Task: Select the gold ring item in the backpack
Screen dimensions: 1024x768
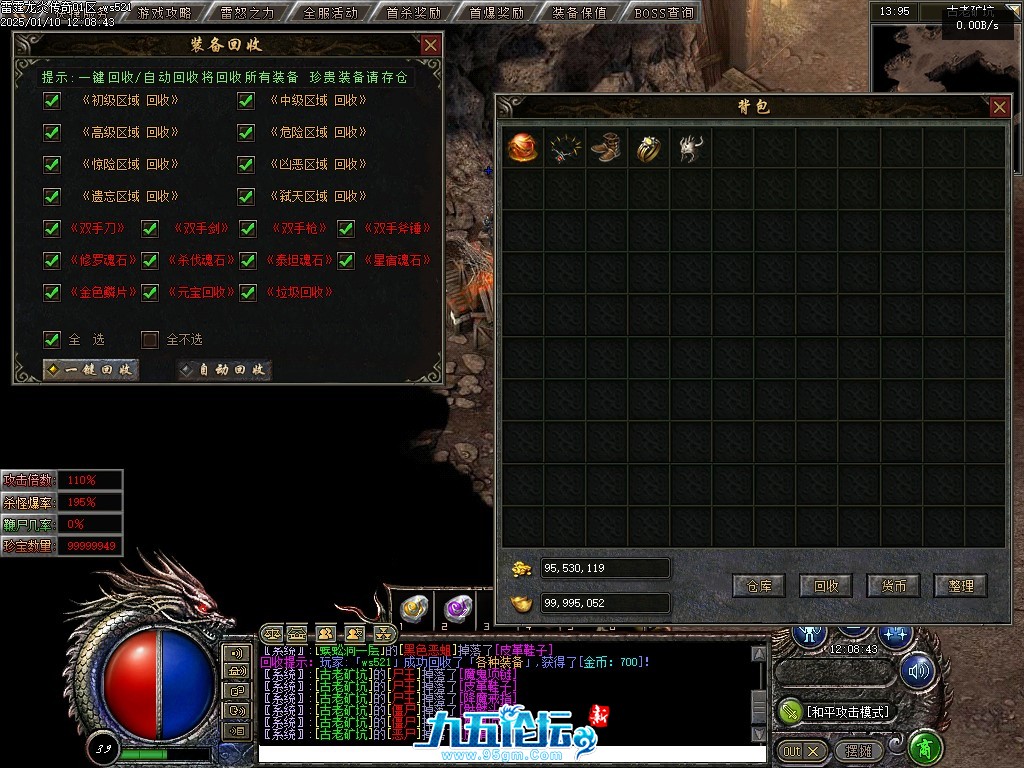Action: coord(648,148)
